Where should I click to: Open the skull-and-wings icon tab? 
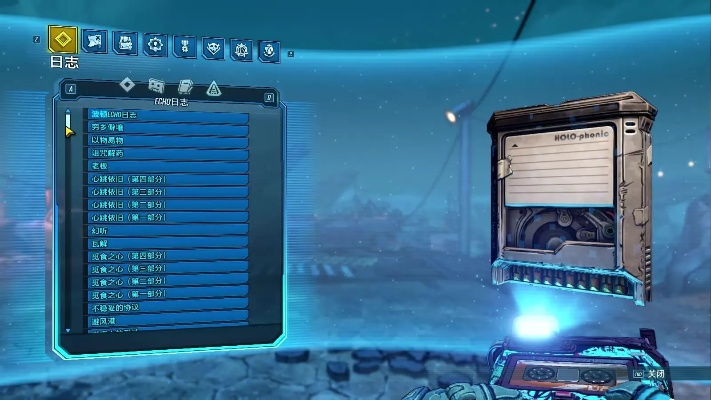[212, 46]
